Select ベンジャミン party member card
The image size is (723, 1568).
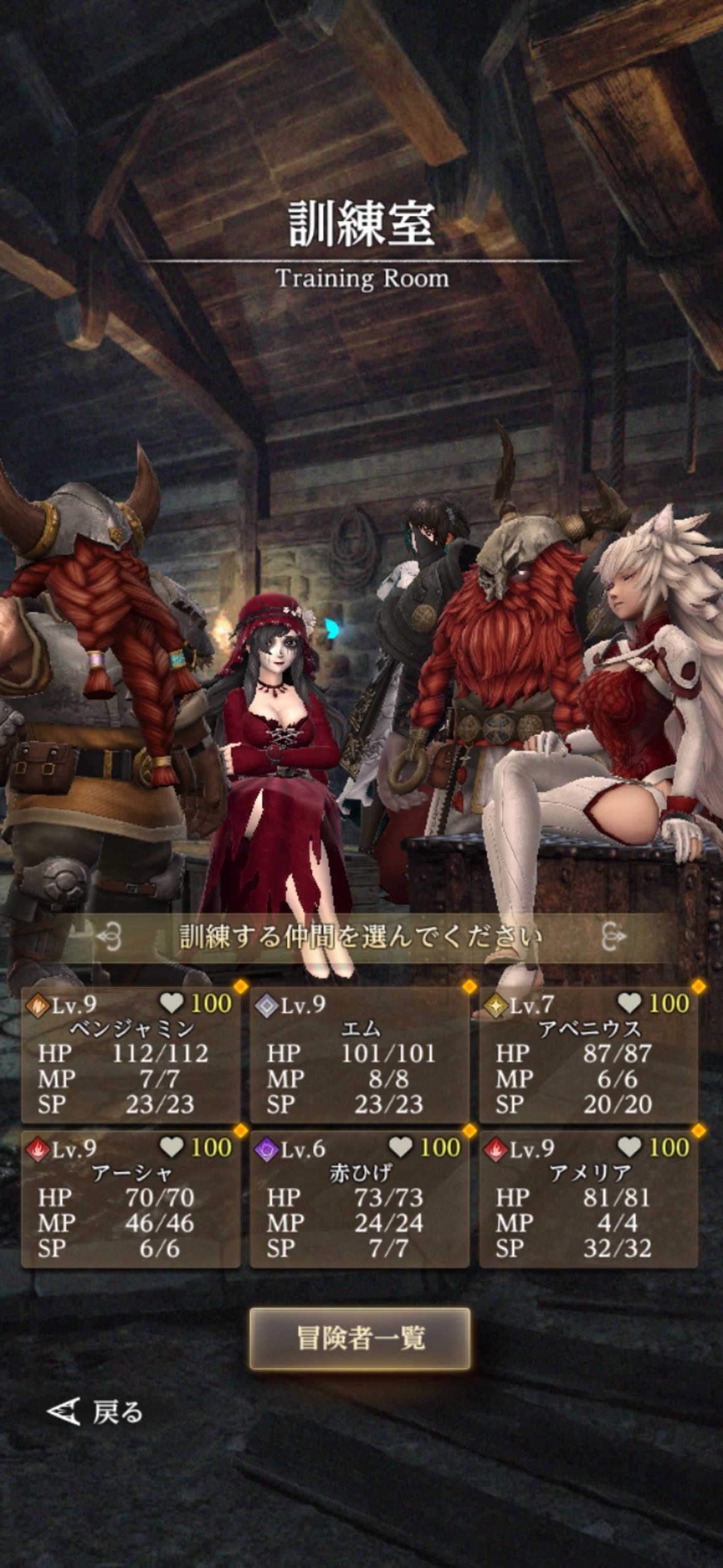coord(131,1055)
